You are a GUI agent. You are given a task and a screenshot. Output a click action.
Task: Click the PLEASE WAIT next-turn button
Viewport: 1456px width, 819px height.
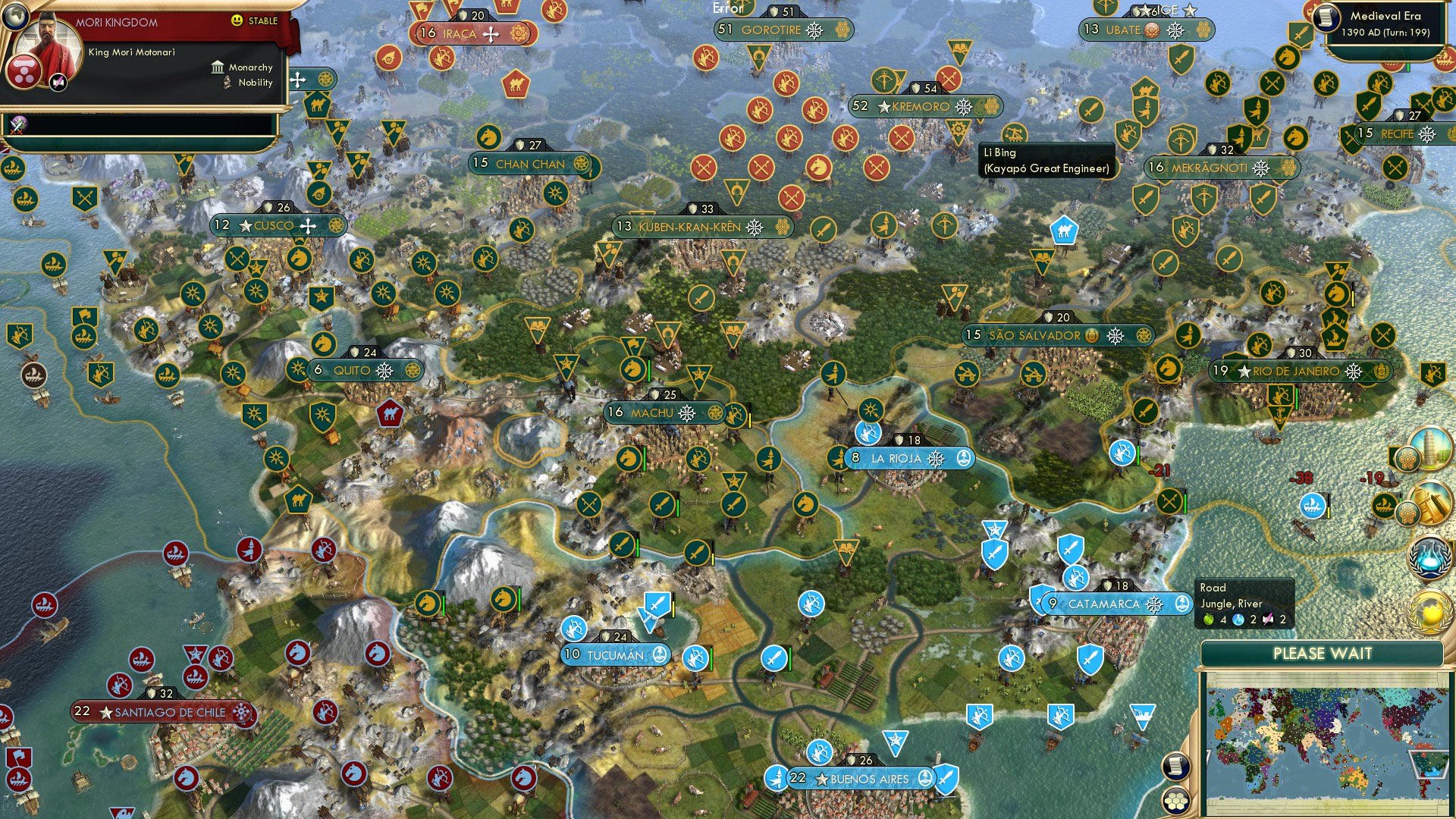[1323, 653]
